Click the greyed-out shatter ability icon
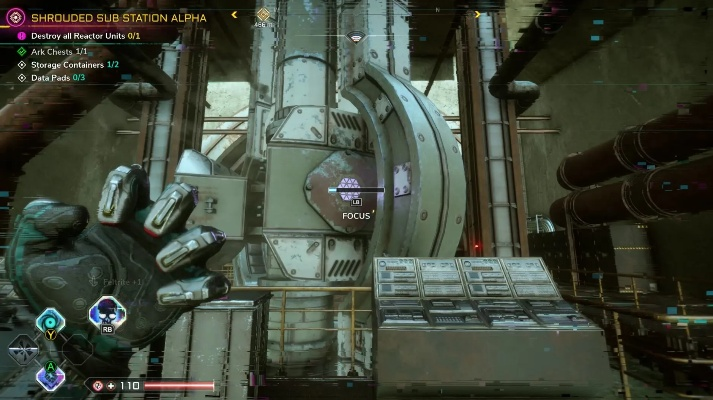This screenshot has height=400, width=713. click(x=21, y=349)
